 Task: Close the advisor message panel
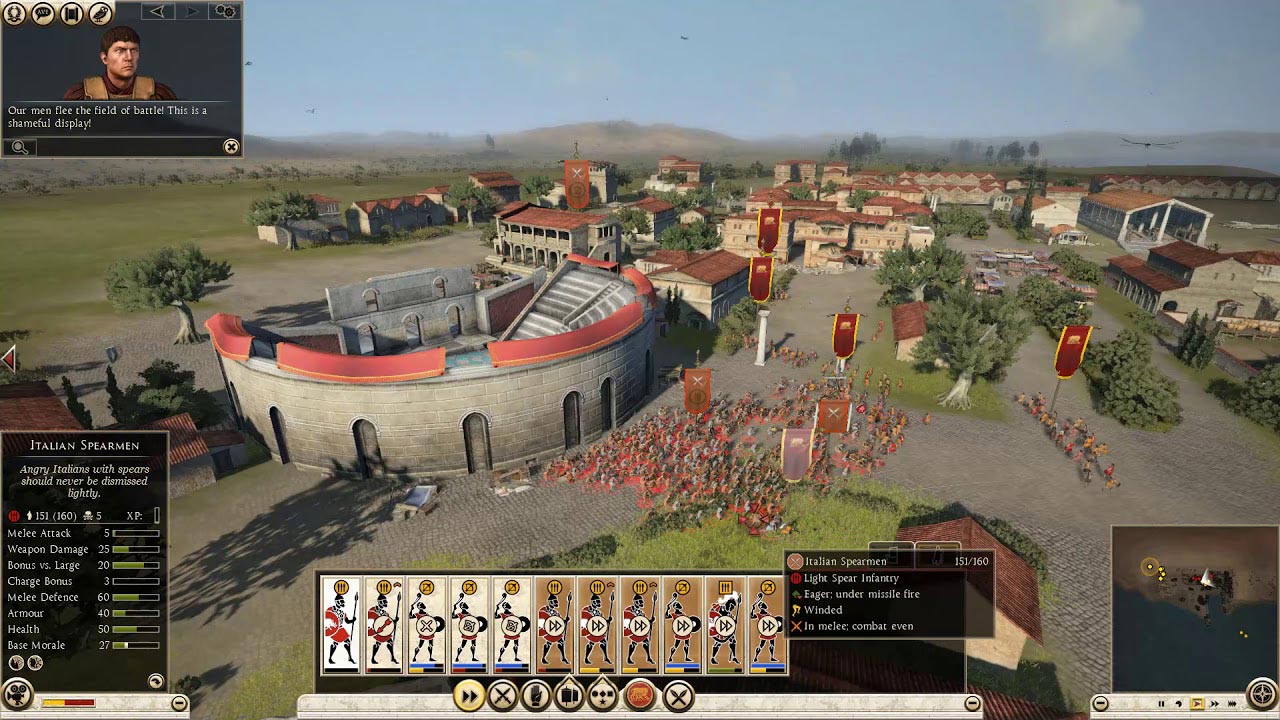pos(231,147)
